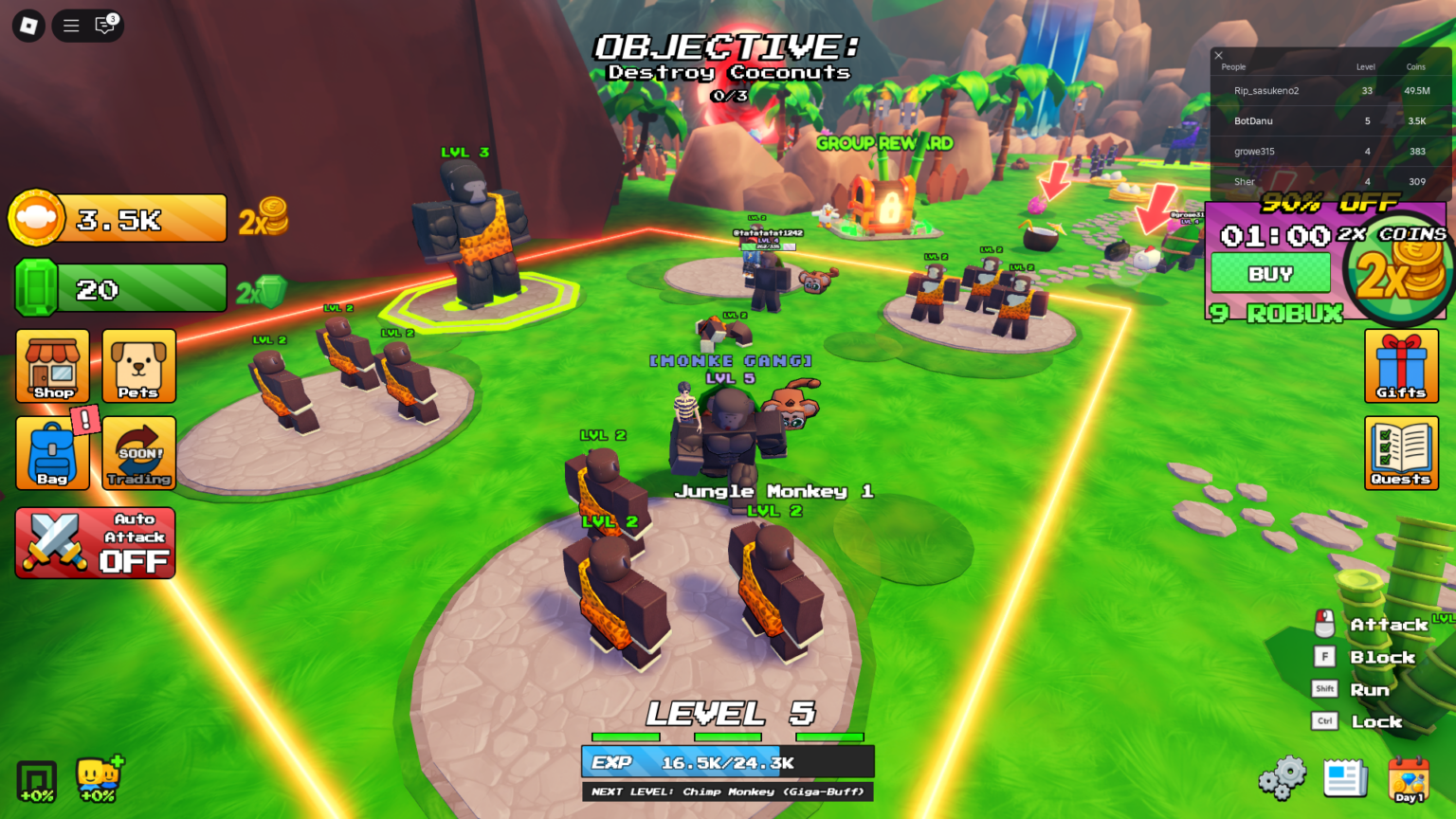Open the Pets menu
This screenshot has width=1456, height=819.
(x=138, y=366)
